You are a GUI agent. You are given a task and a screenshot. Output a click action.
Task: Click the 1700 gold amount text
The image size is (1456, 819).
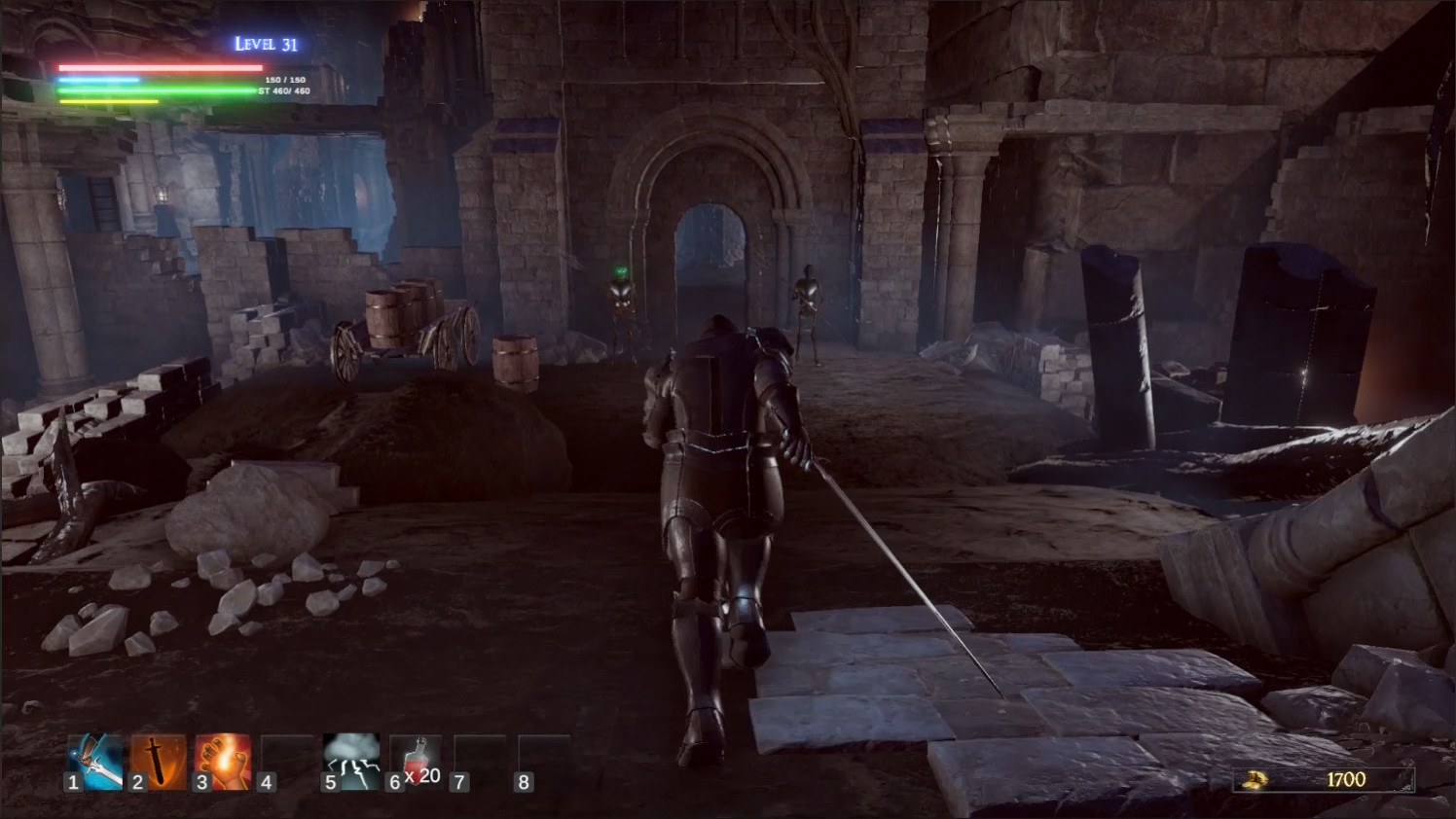coord(1345,778)
